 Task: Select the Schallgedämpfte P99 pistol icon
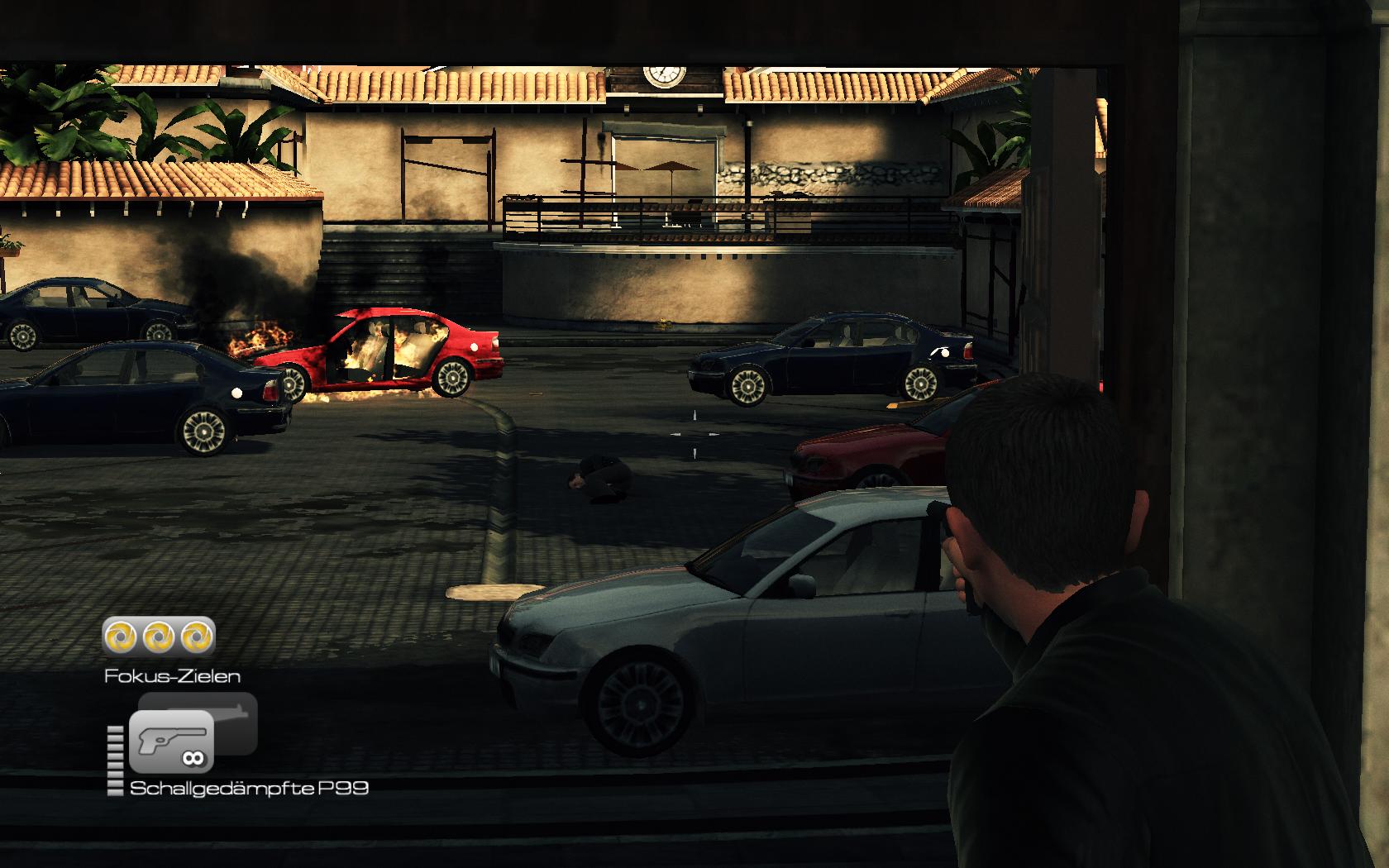(170, 741)
